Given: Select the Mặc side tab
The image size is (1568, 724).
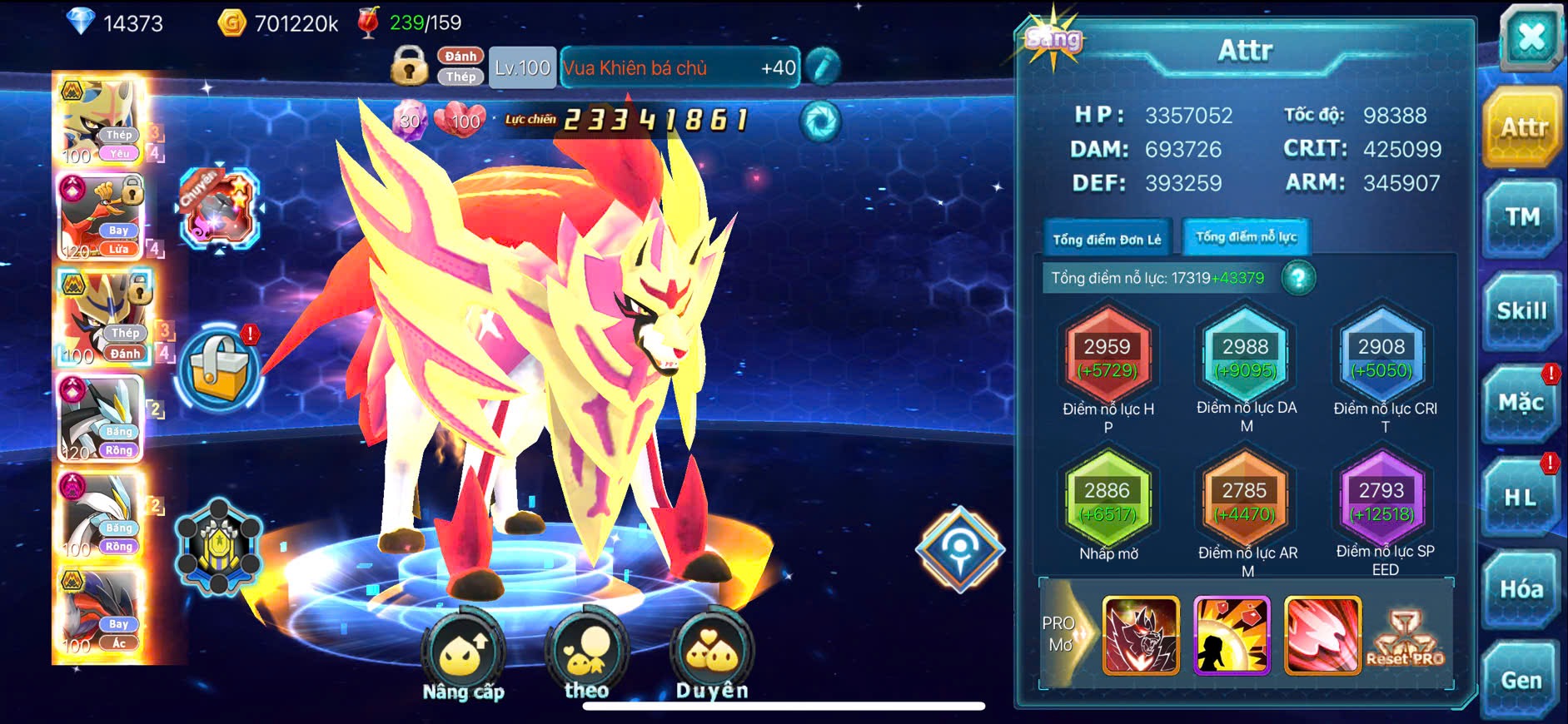Looking at the screenshot, I should click(x=1521, y=404).
